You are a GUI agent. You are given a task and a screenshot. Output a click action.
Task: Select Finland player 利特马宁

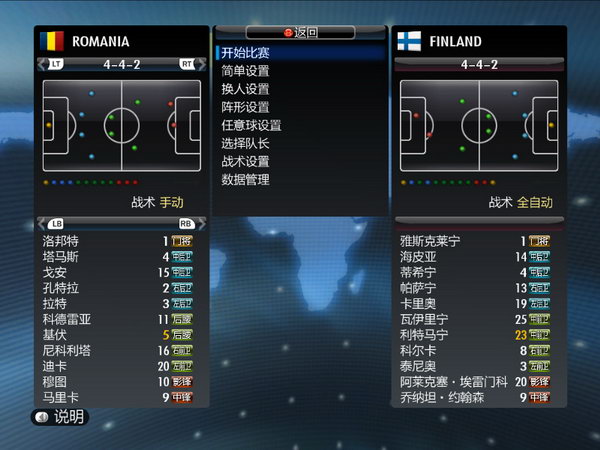point(424,335)
